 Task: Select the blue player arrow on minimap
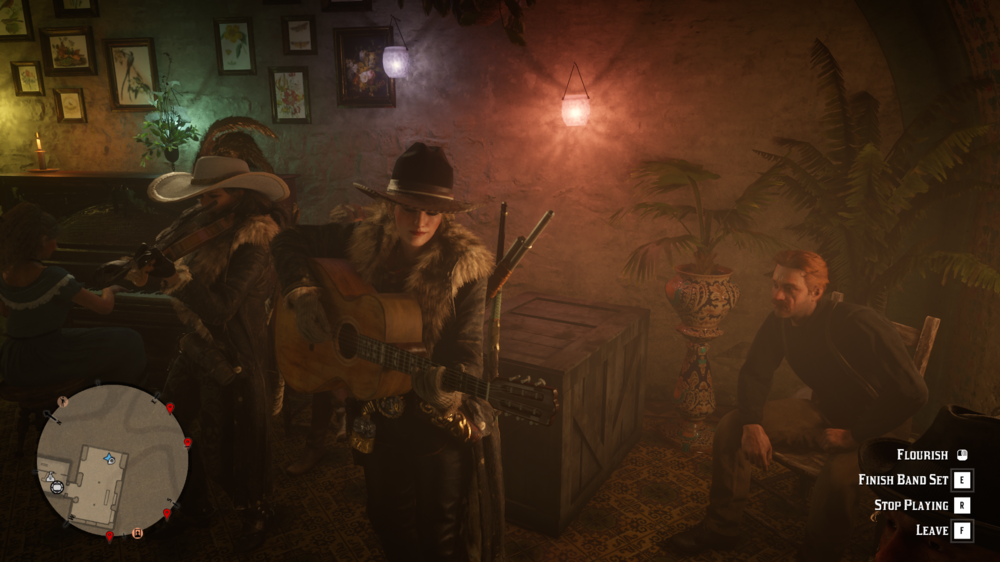tap(109, 458)
